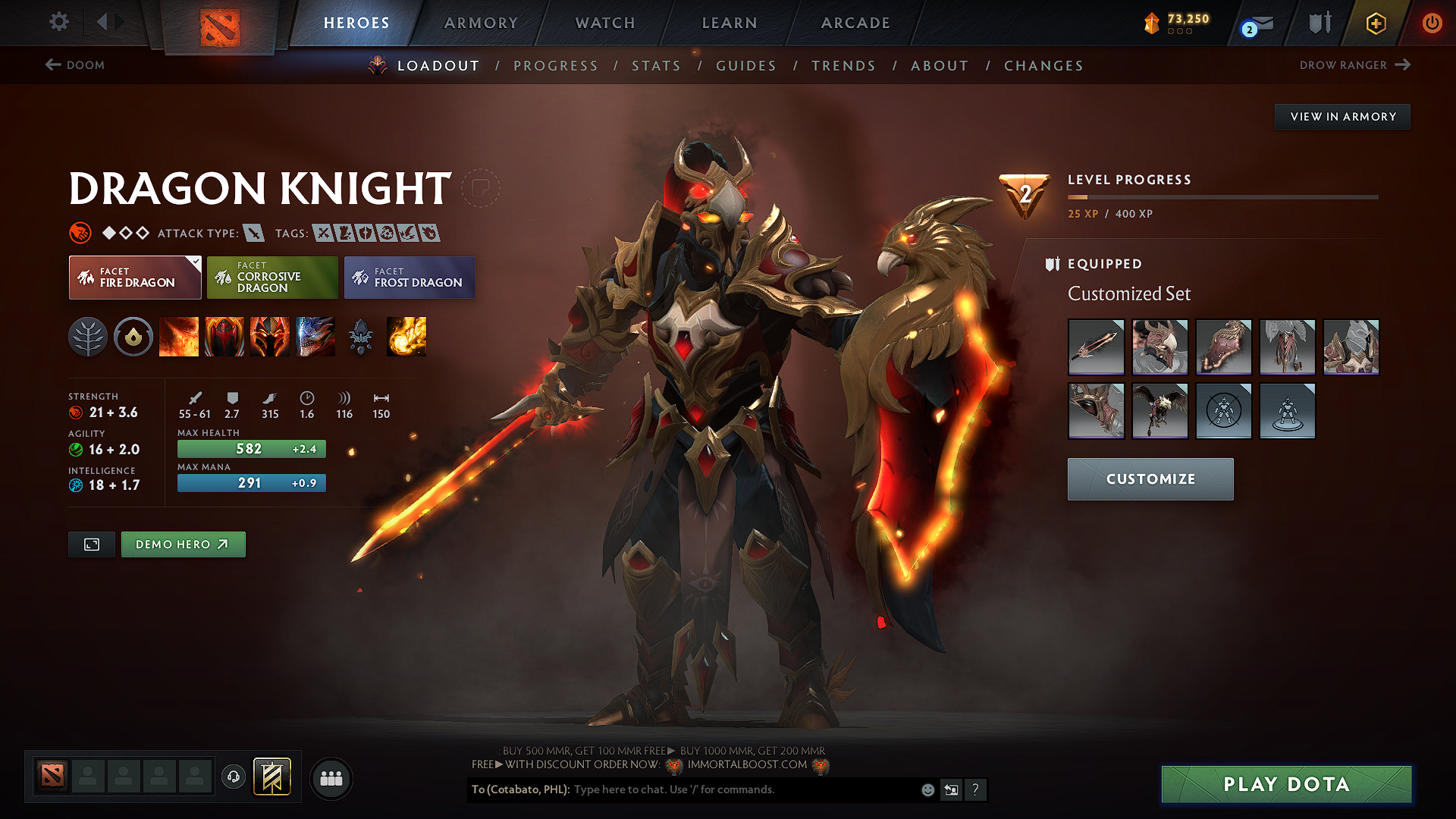This screenshot has height=819, width=1456.
Task: Click the innate ability droplet icon
Action: point(133,337)
